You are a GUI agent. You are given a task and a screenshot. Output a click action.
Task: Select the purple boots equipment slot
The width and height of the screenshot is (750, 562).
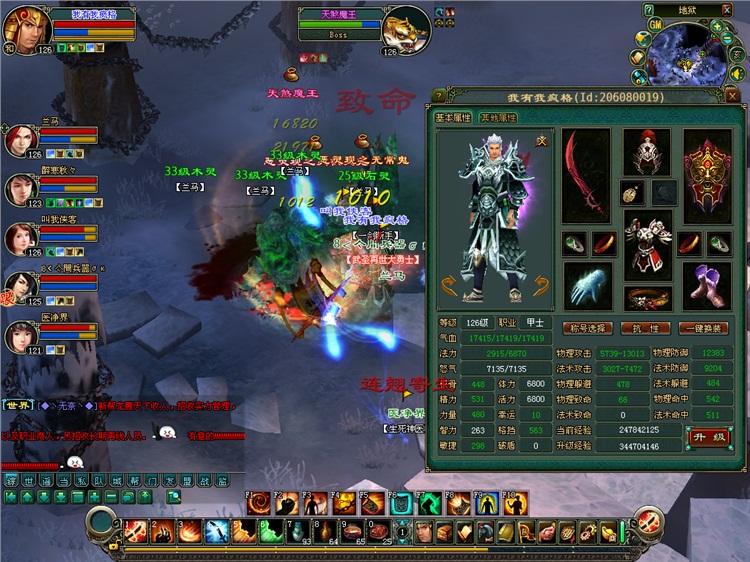pyautogui.click(x=707, y=286)
